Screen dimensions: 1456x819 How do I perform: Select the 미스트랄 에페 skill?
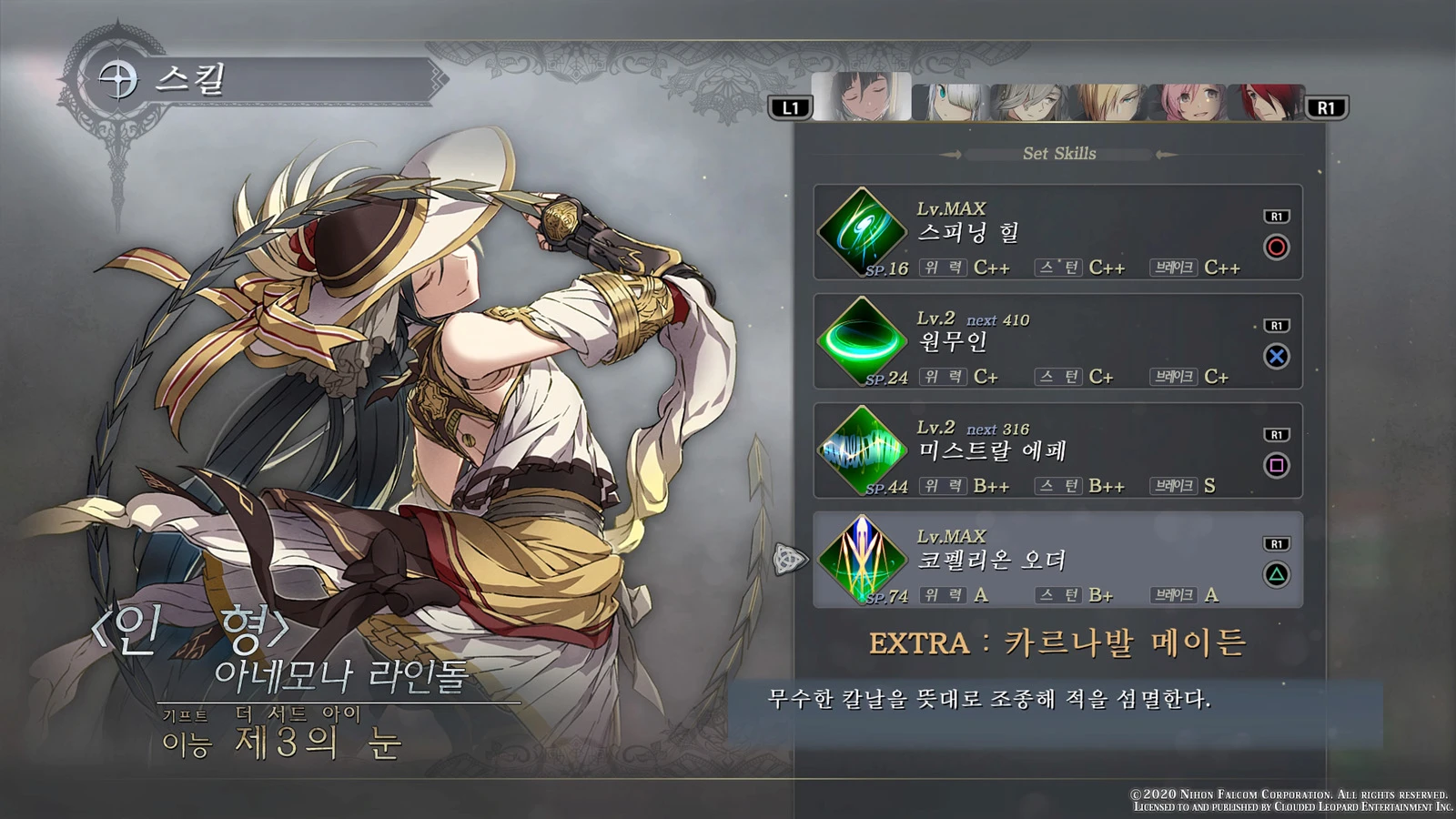coord(1057,451)
